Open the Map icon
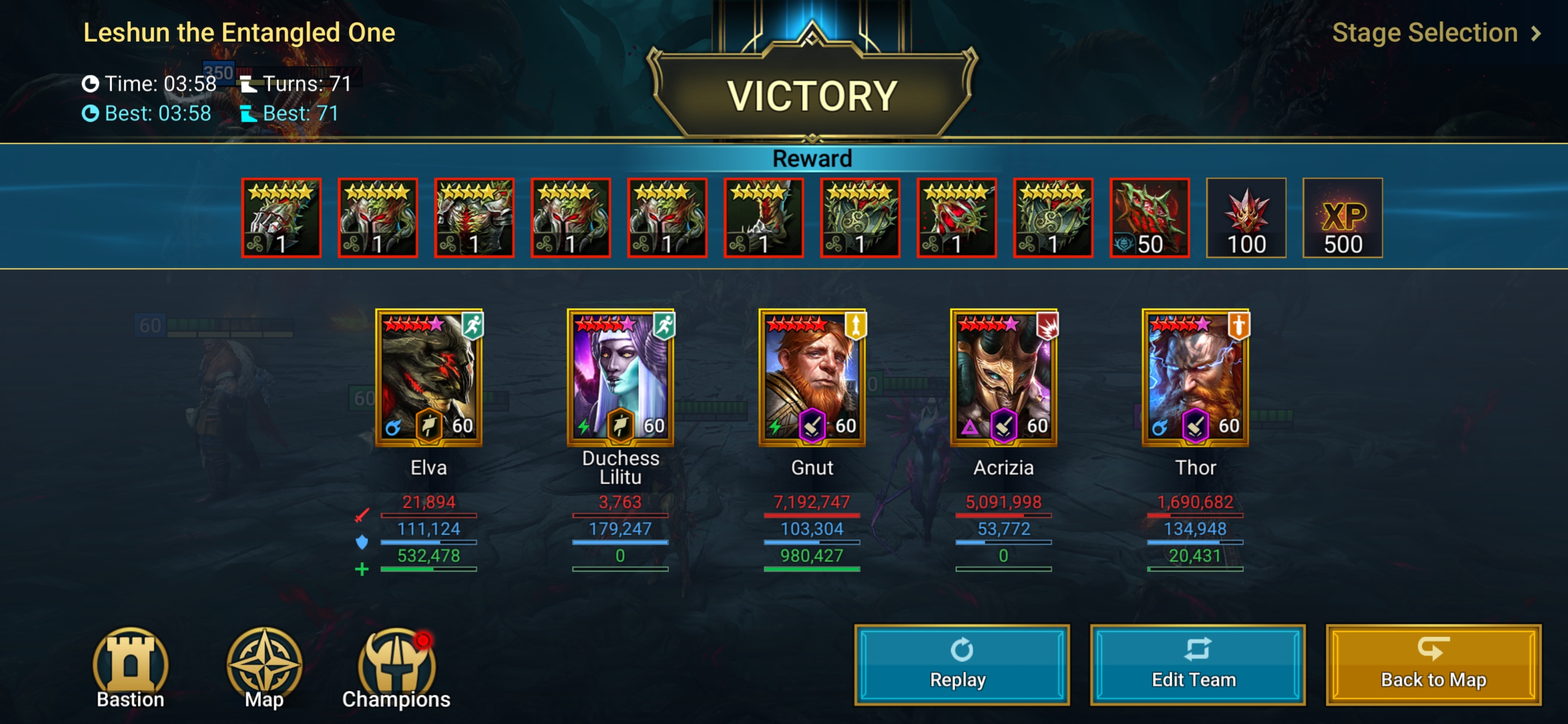Viewport: 1568px width, 724px height. tap(264, 668)
